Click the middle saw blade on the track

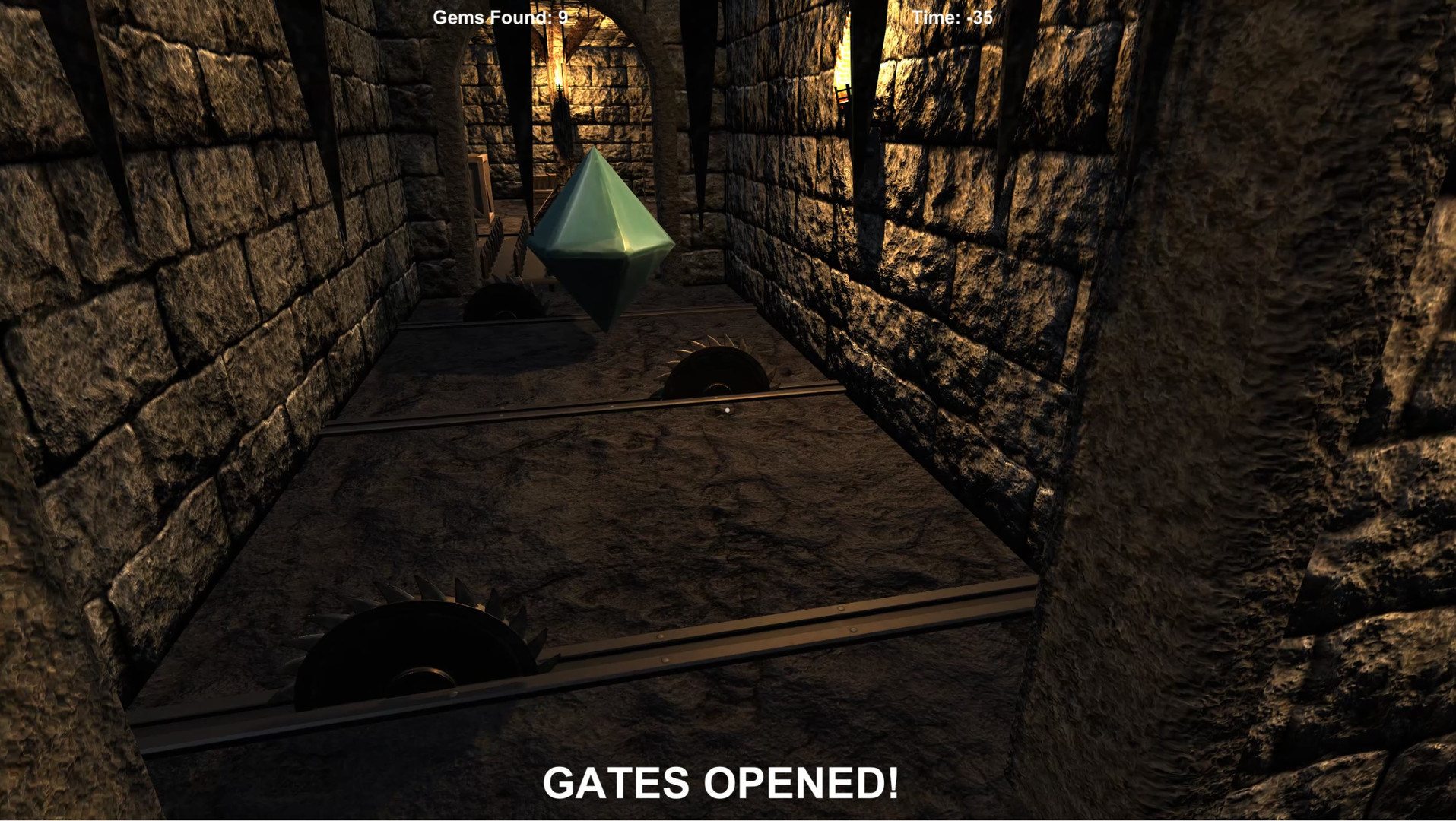(x=715, y=380)
